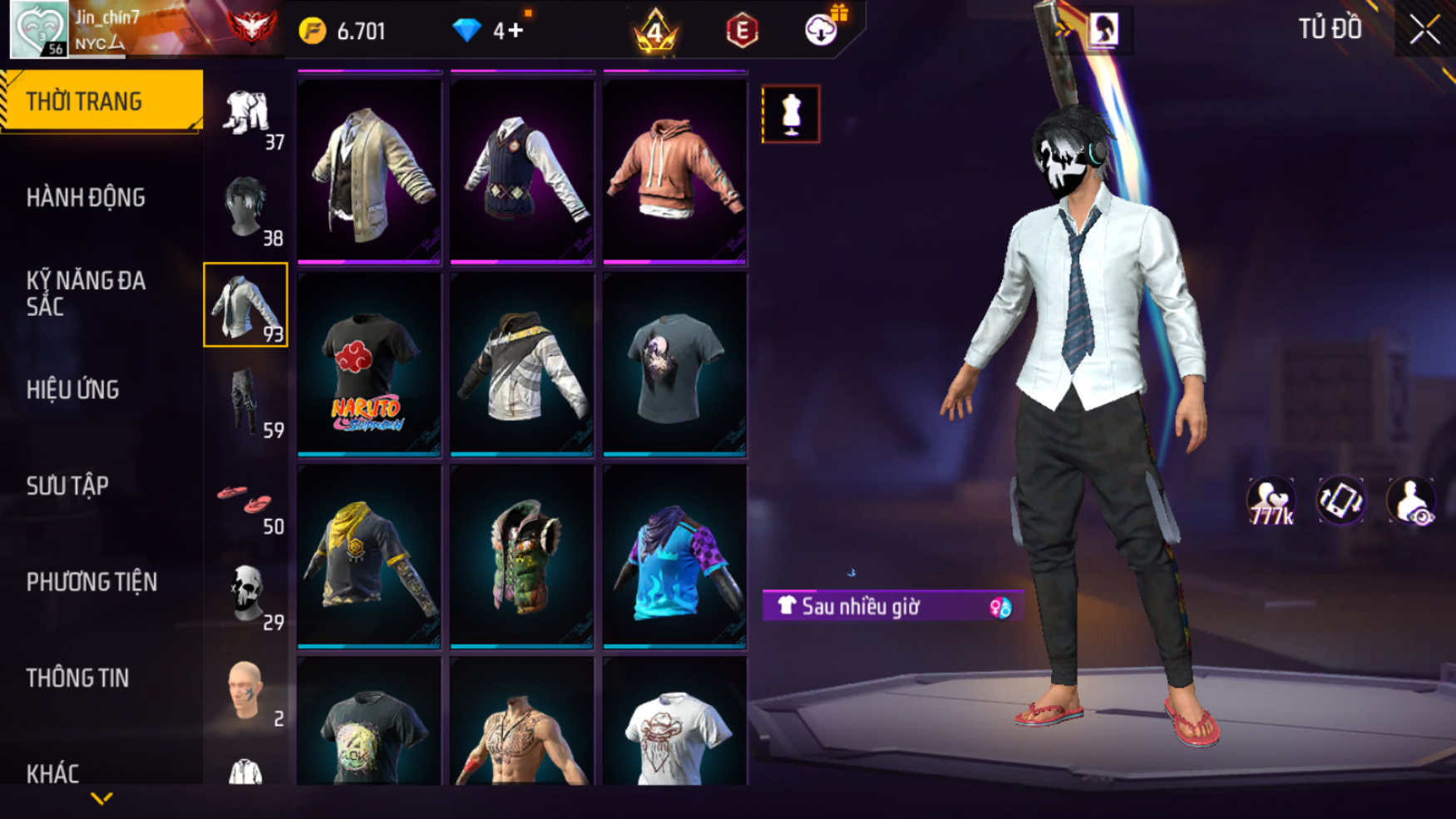Click the mannequin outfit preset icon
1456x819 pixels.
(791, 114)
